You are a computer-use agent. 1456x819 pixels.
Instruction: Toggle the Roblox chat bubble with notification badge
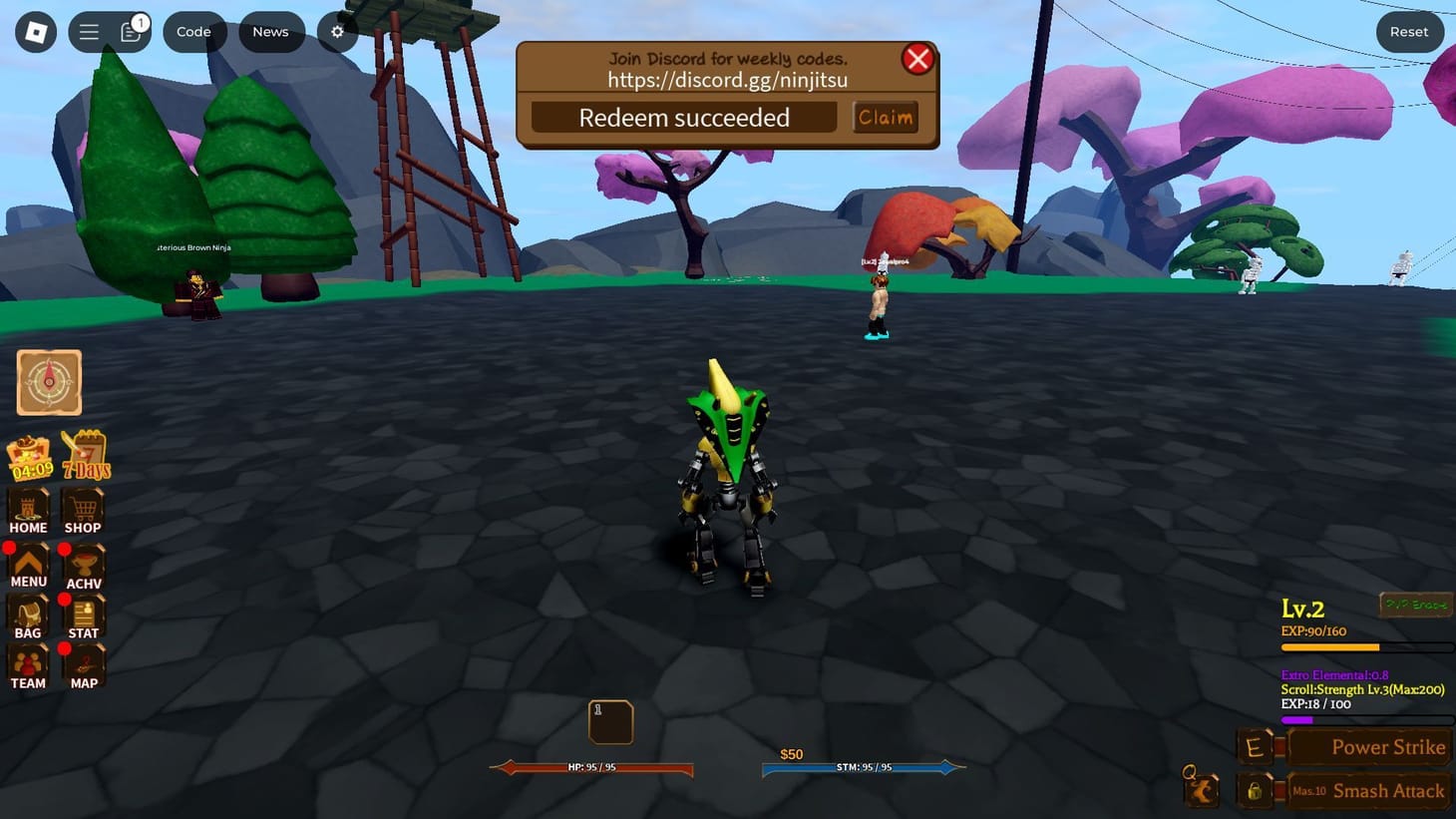pos(131,31)
